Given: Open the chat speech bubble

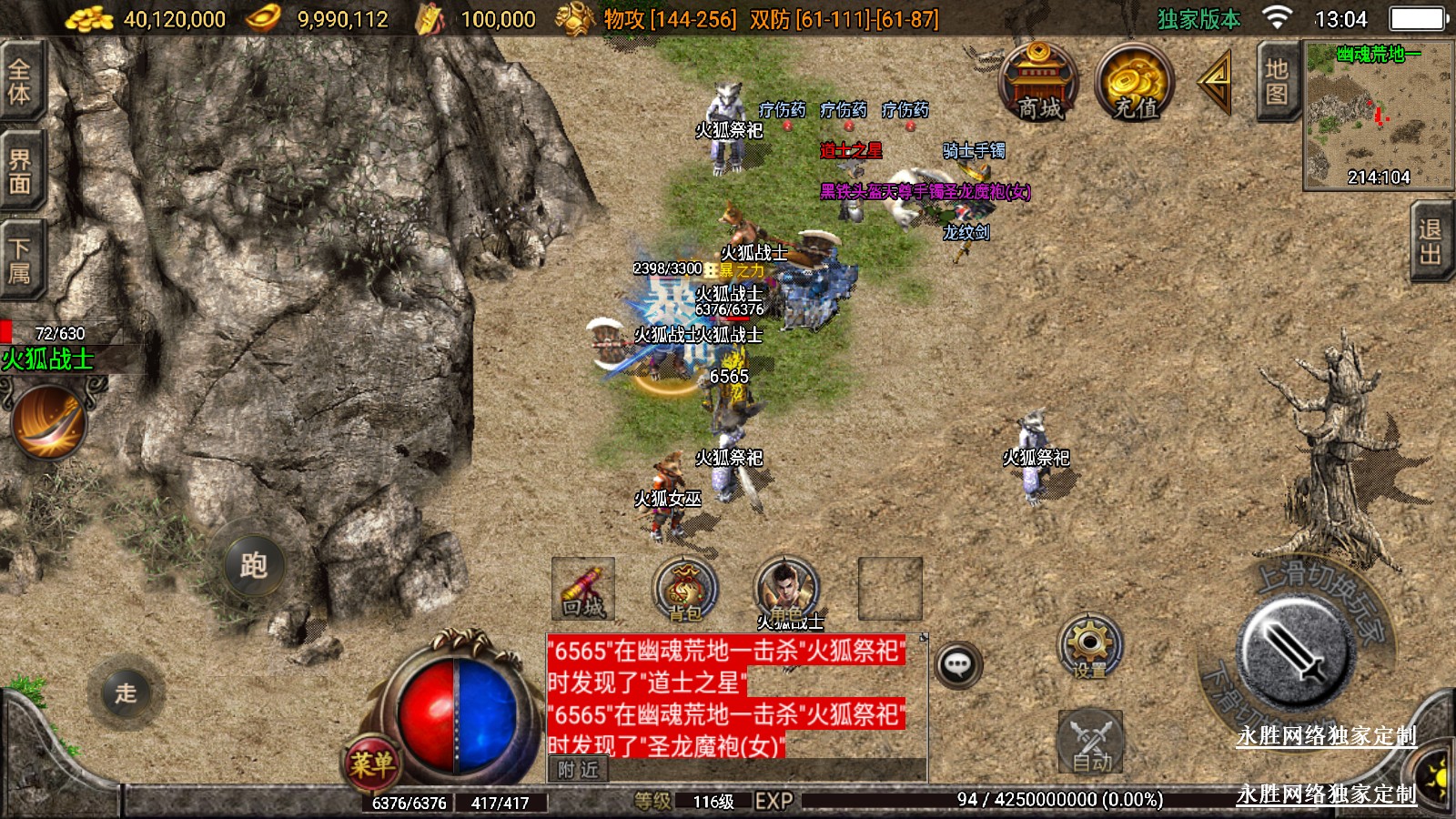Looking at the screenshot, I should [957, 664].
